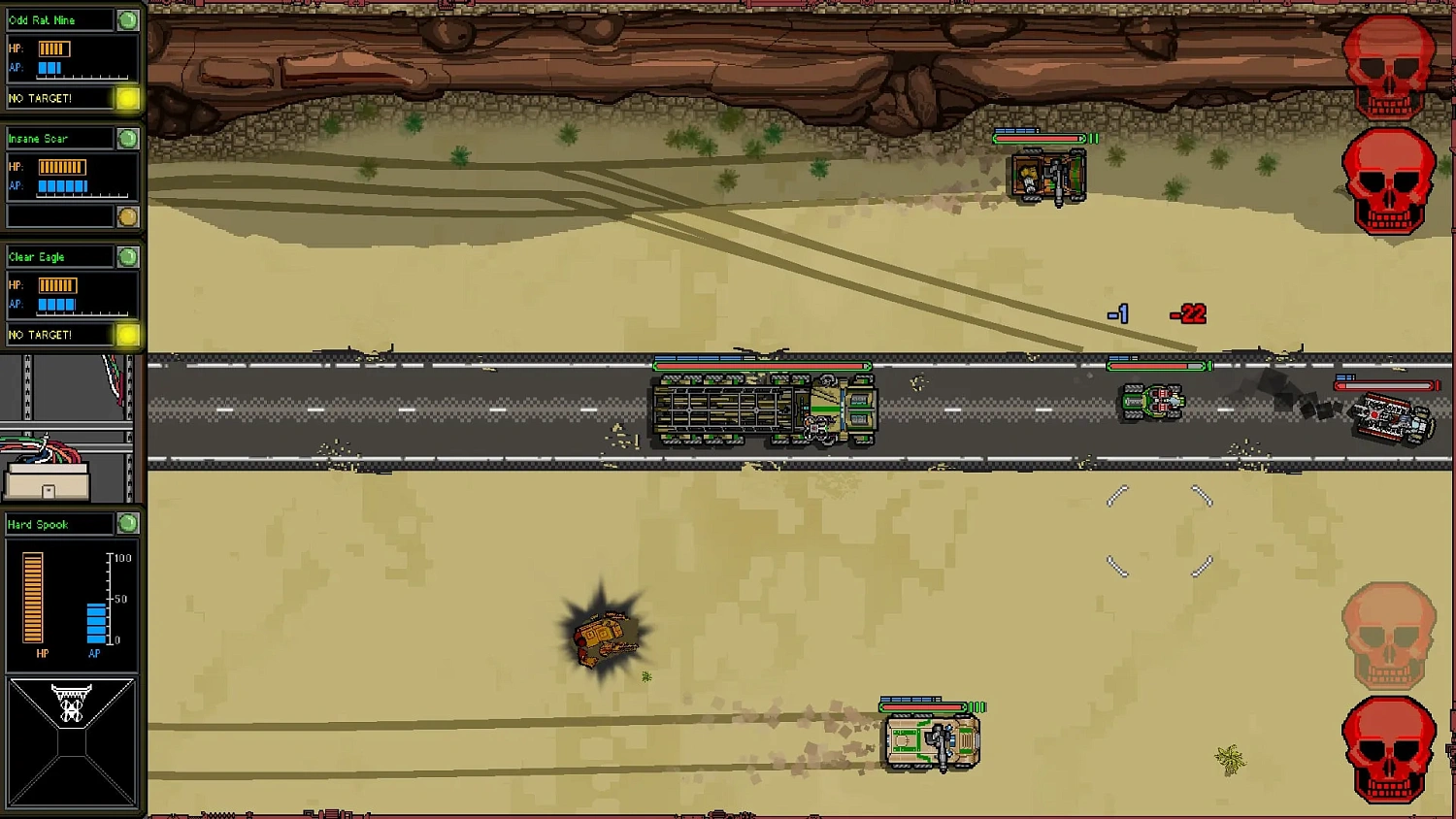Toggle Insane Scar's green status light
This screenshot has height=819, width=1456.
point(125,138)
